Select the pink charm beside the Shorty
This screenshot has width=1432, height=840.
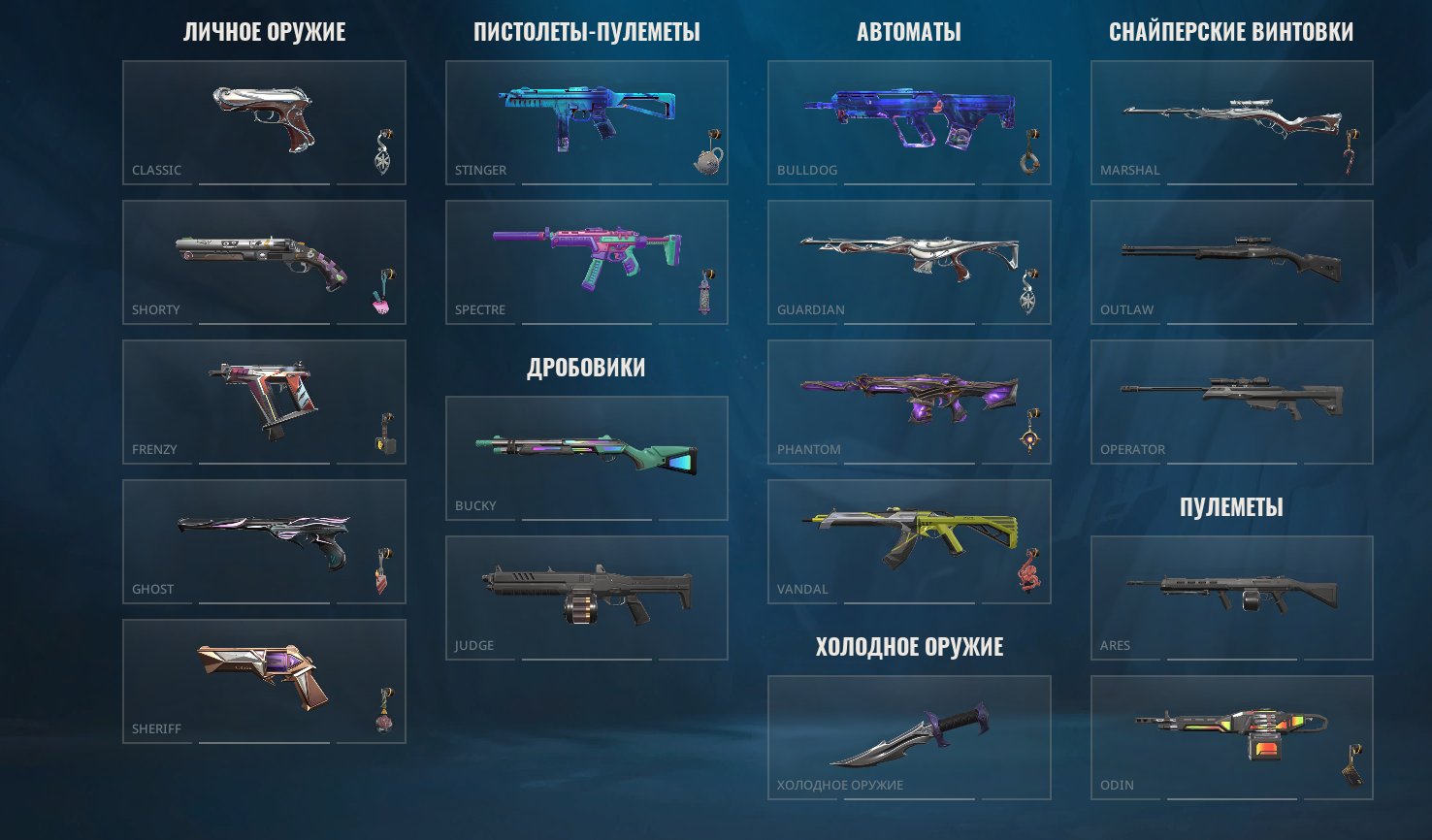(x=384, y=291)
